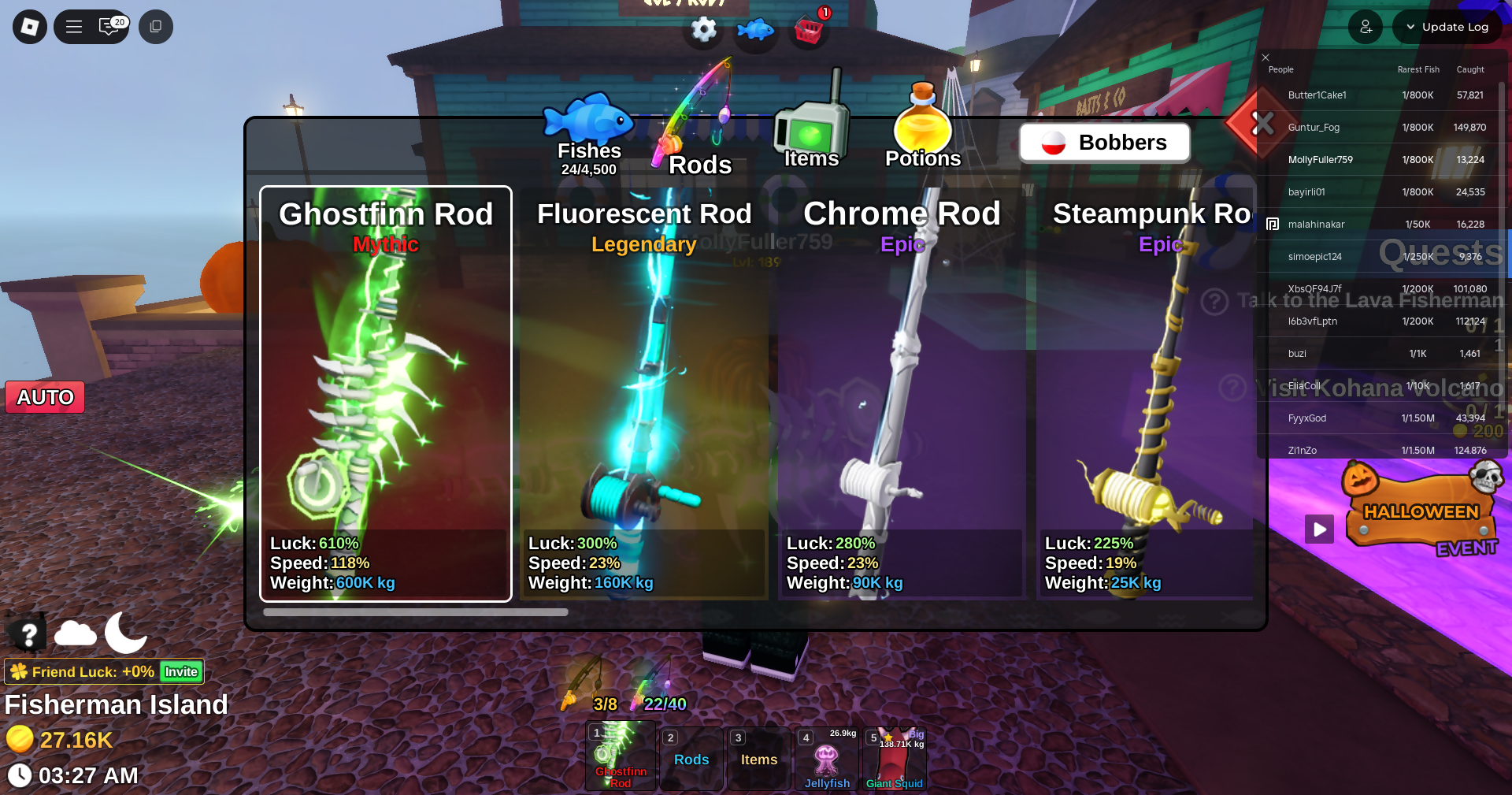Open the Bobbers section

1104,143
